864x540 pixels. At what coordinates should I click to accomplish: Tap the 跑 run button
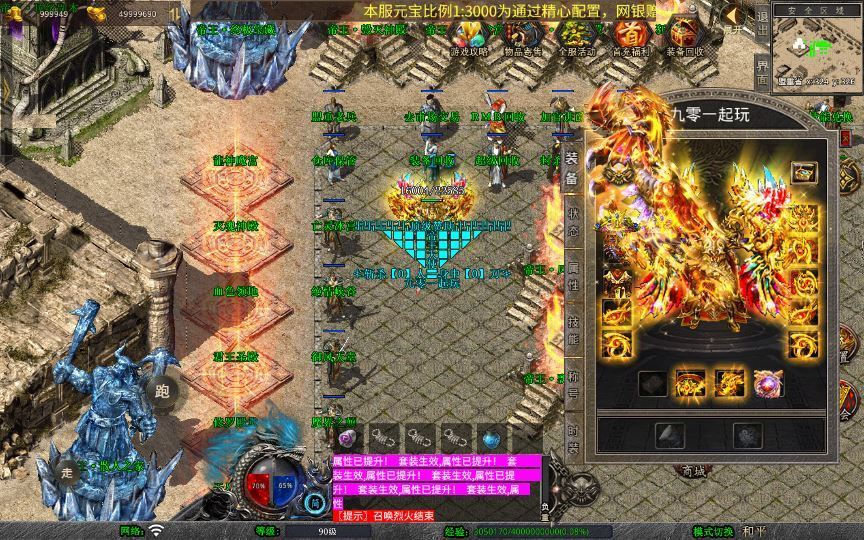[x=162, y=391]
